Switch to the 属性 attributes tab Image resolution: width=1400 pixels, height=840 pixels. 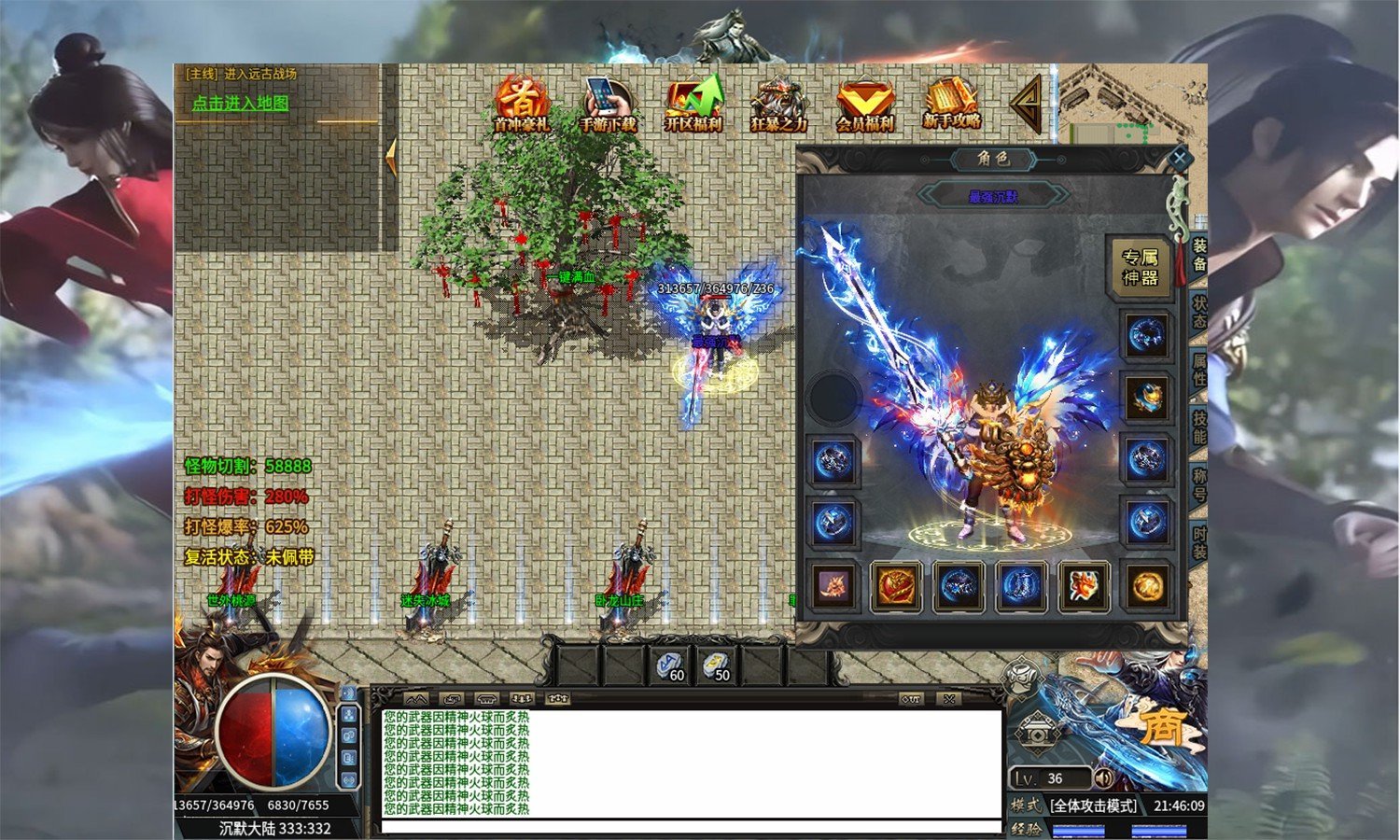(1199, 370)
